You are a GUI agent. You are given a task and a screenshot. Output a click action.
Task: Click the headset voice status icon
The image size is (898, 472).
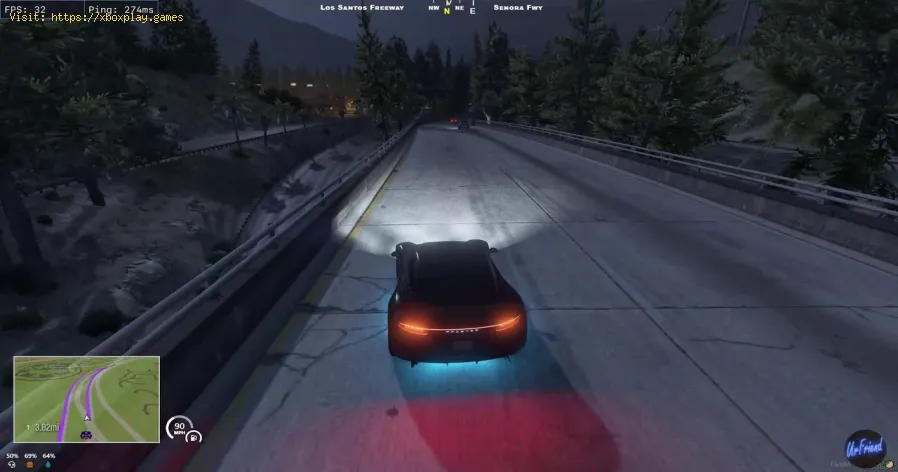10,464
